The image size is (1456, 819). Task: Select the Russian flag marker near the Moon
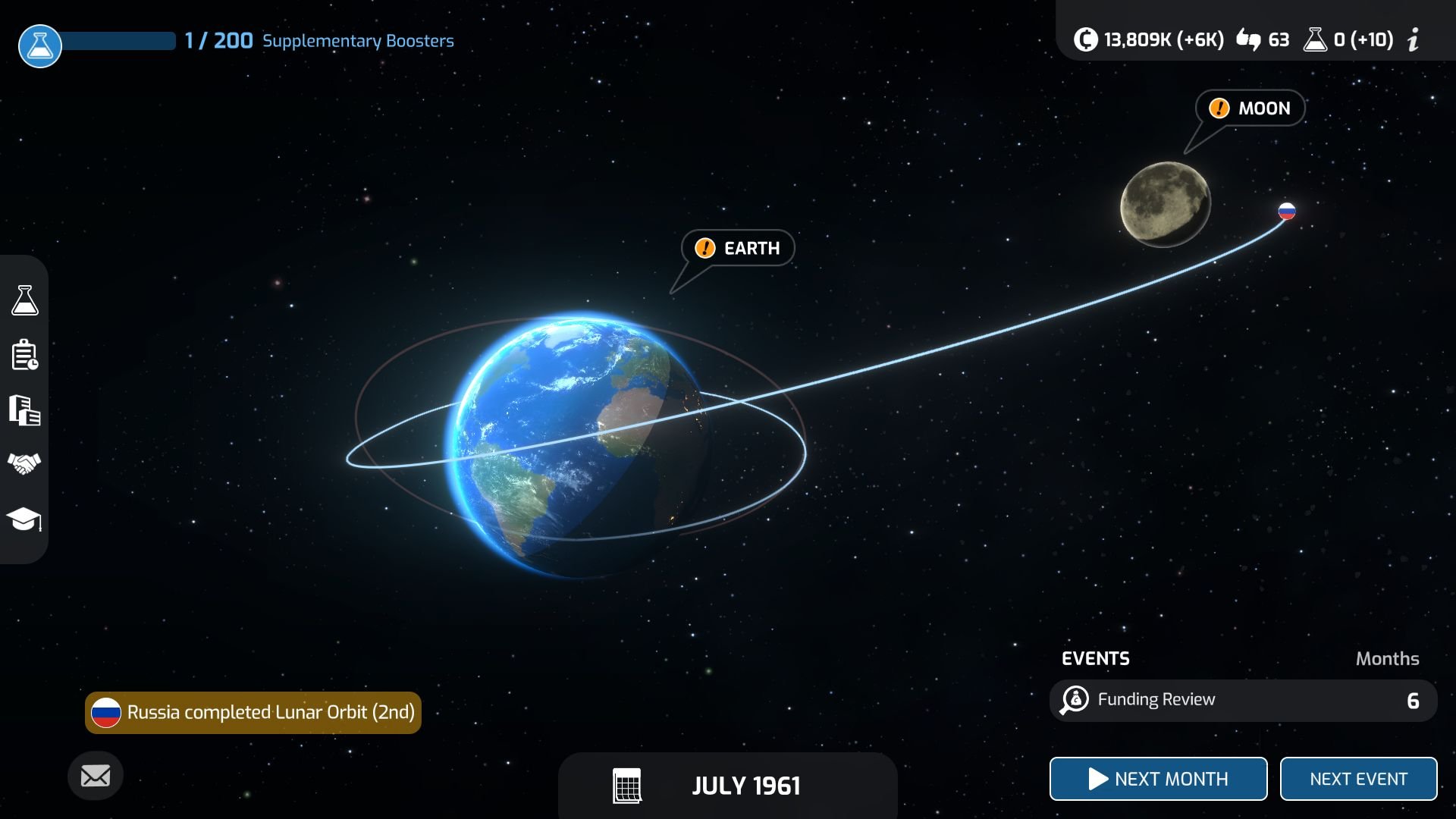1287,212
